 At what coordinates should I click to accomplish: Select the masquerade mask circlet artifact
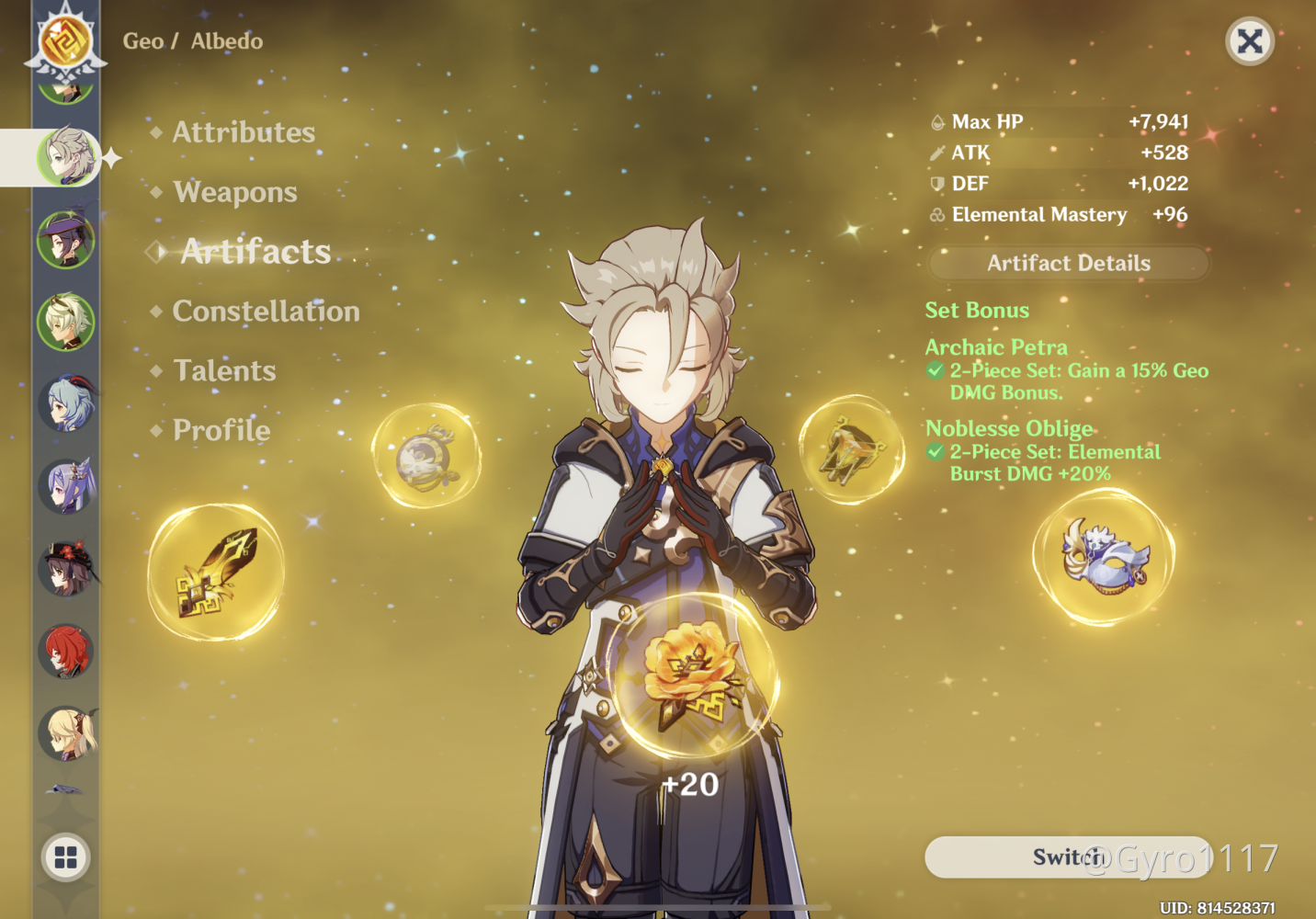pyautogui.click(x=1103, y=558)
